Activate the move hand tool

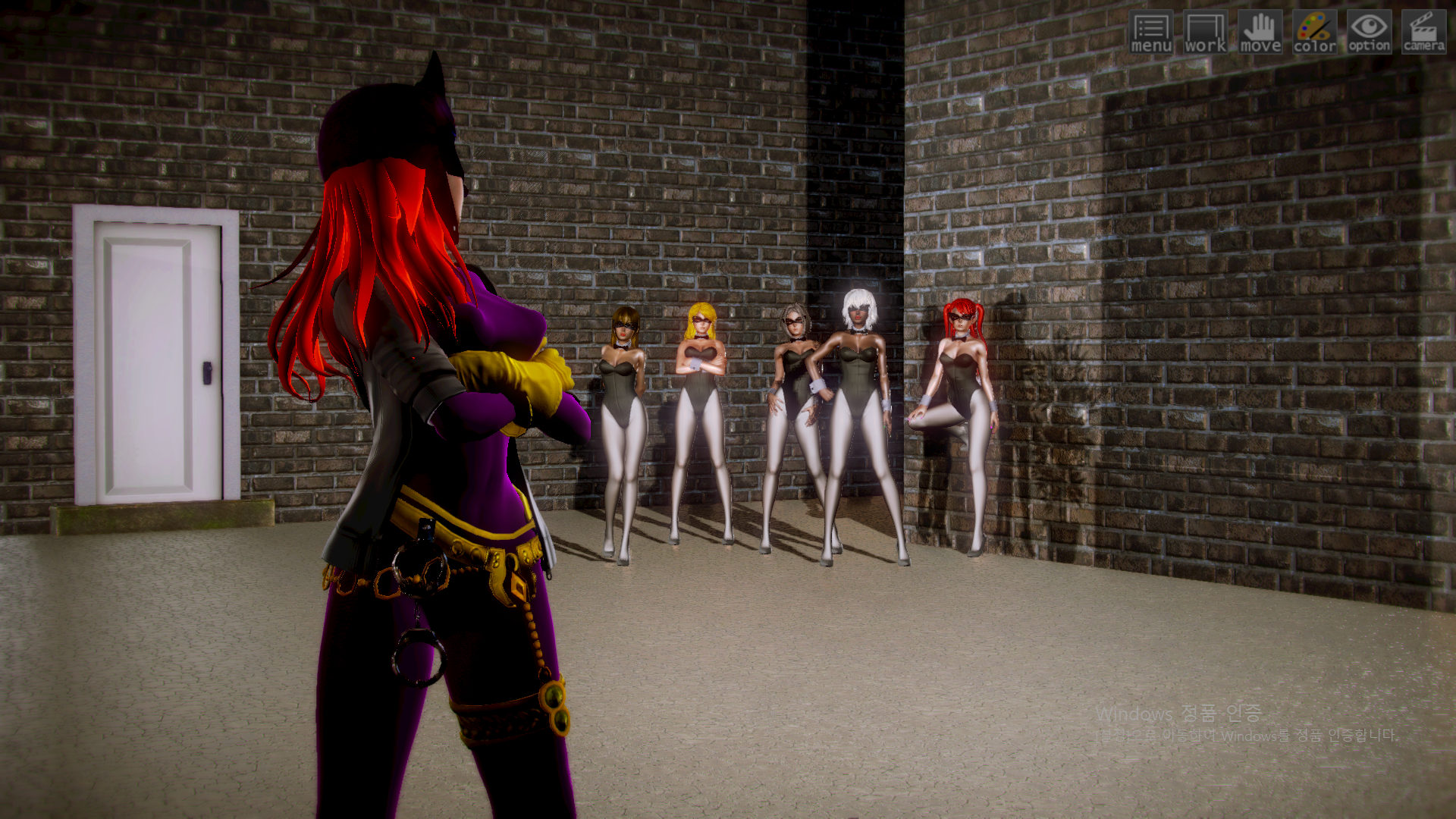(x=1260, y=33)
